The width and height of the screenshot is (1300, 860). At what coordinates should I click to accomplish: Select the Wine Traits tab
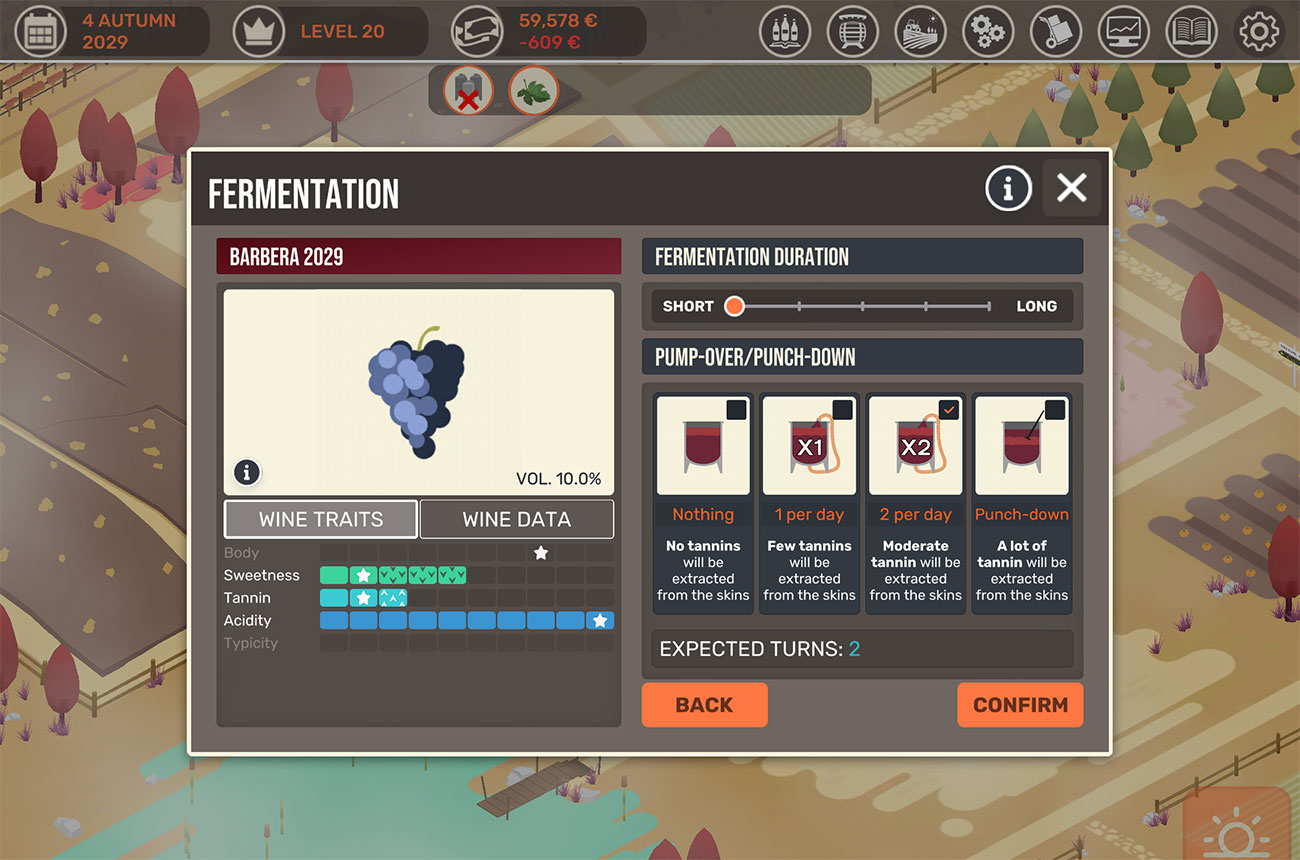[320, 519]
